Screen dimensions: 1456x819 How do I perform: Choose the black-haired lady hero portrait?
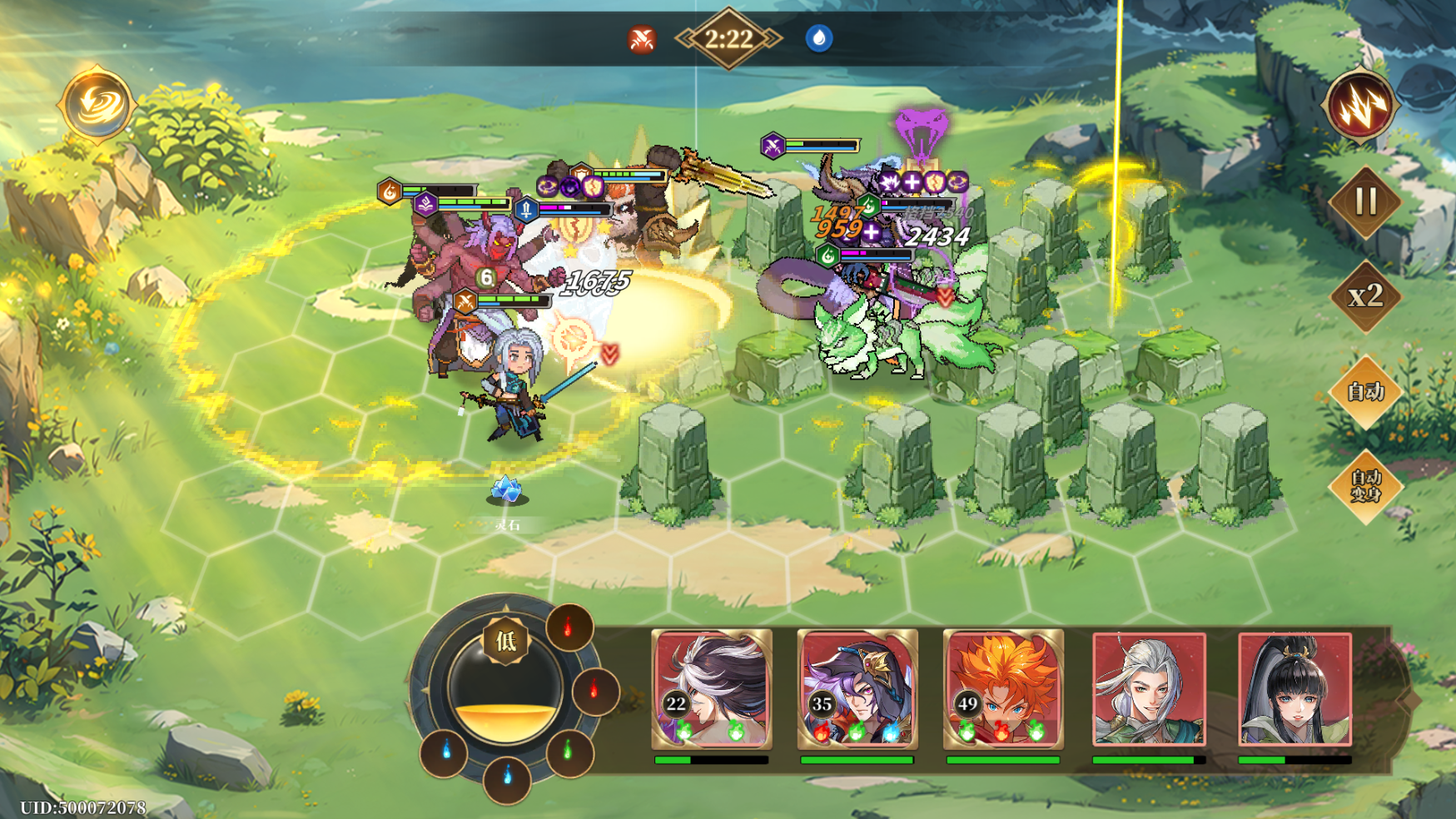pos(1294,688)
